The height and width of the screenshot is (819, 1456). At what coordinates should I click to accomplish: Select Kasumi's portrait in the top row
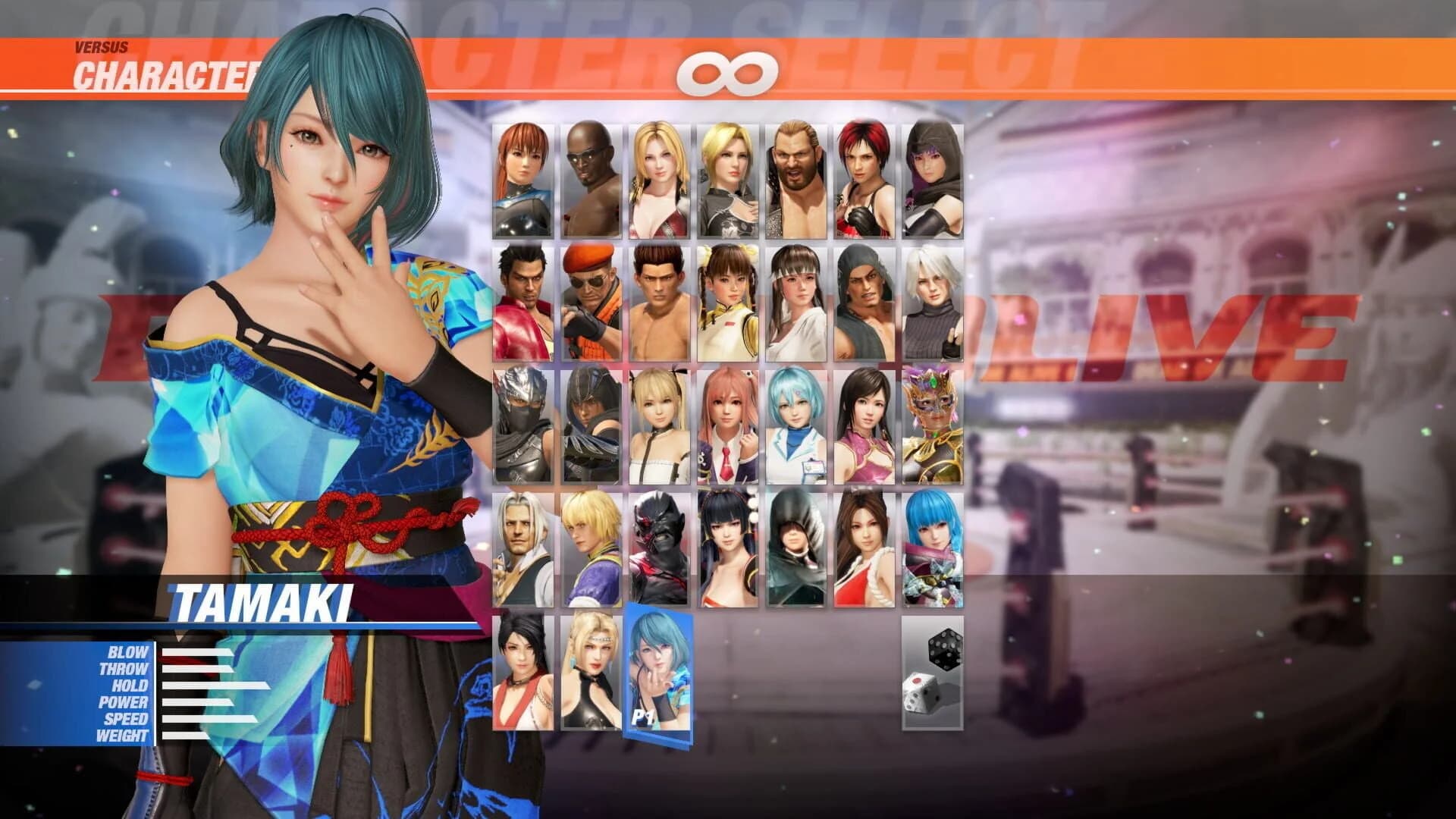[522, 176]
